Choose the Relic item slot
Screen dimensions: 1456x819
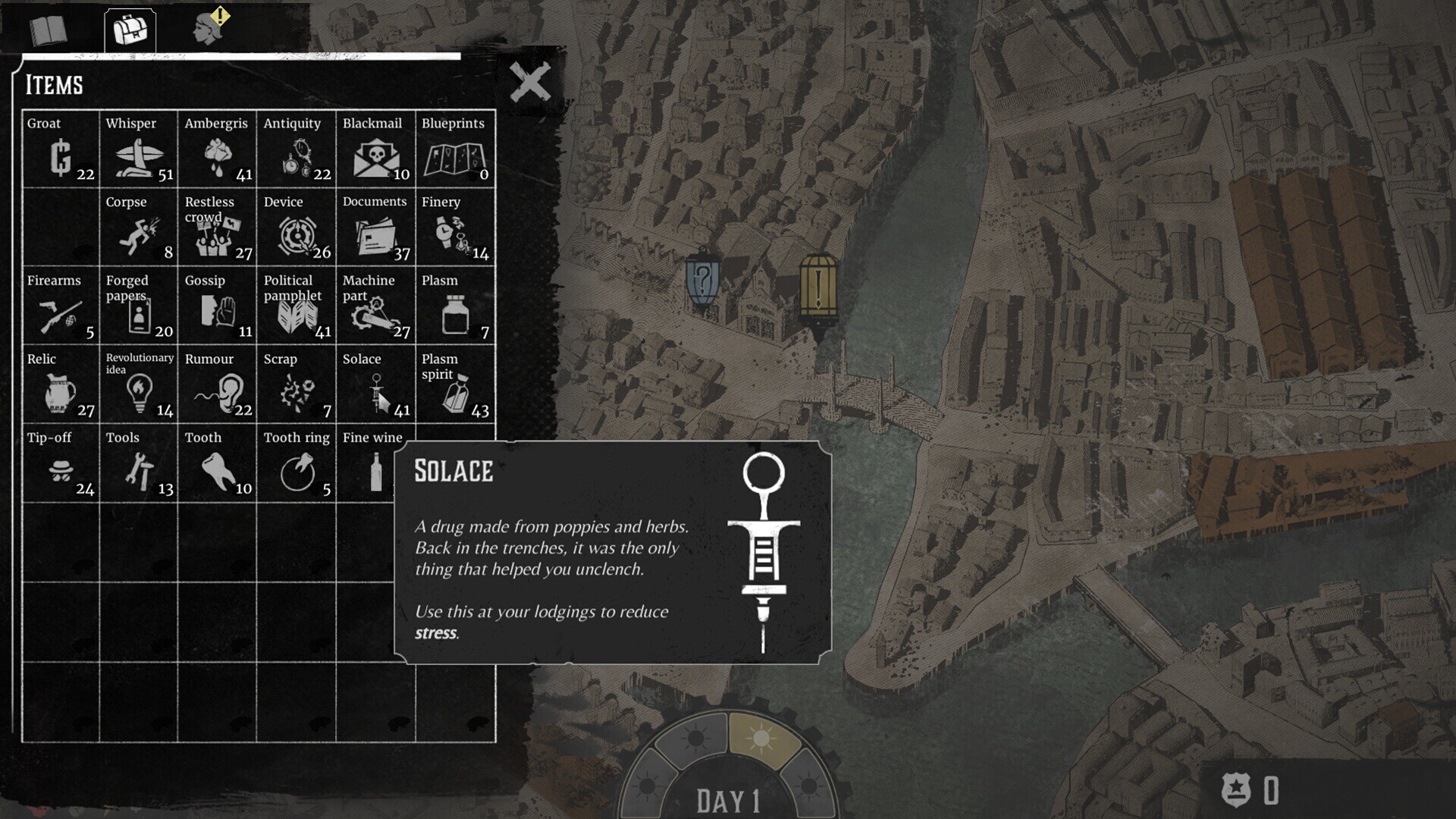click(x=61, y=385)
